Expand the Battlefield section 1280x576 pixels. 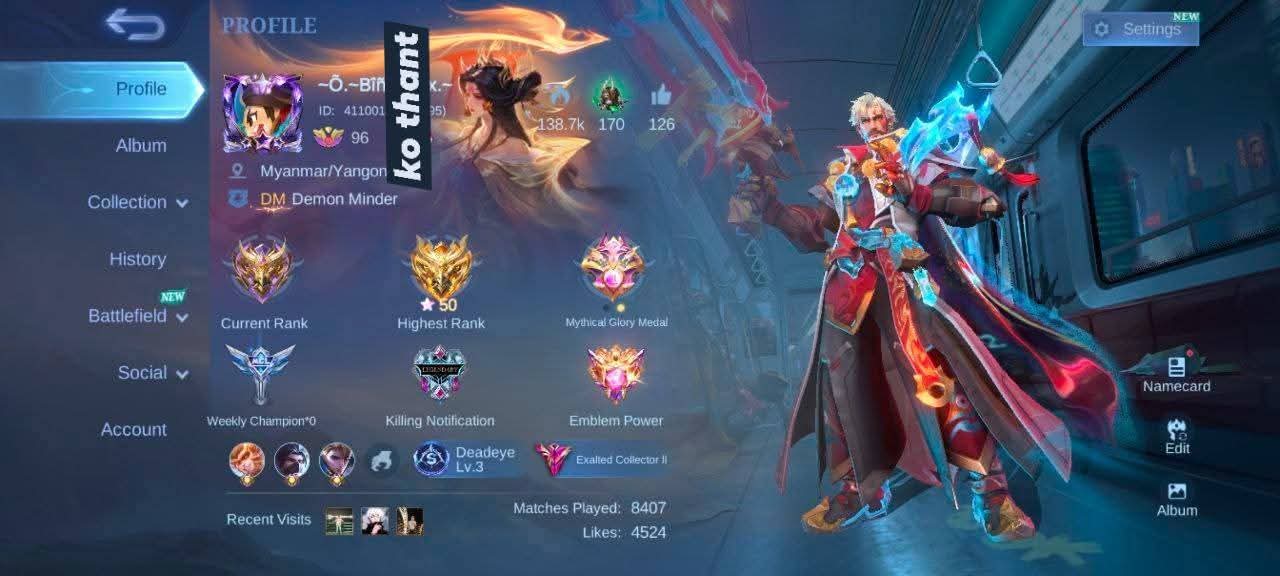click(137, 316)
